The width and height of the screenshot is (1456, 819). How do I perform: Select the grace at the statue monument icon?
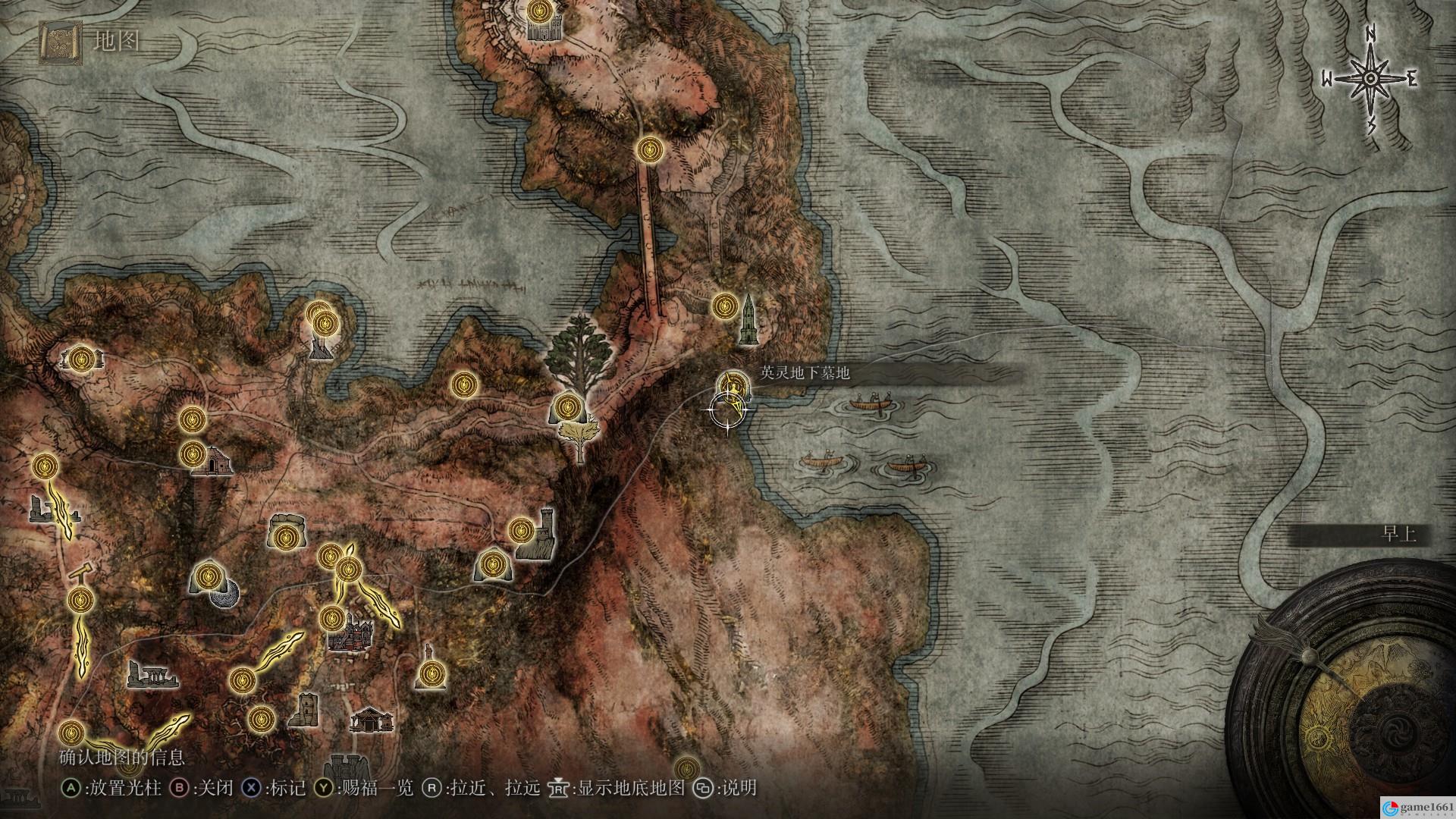click(x=431, y=672)
